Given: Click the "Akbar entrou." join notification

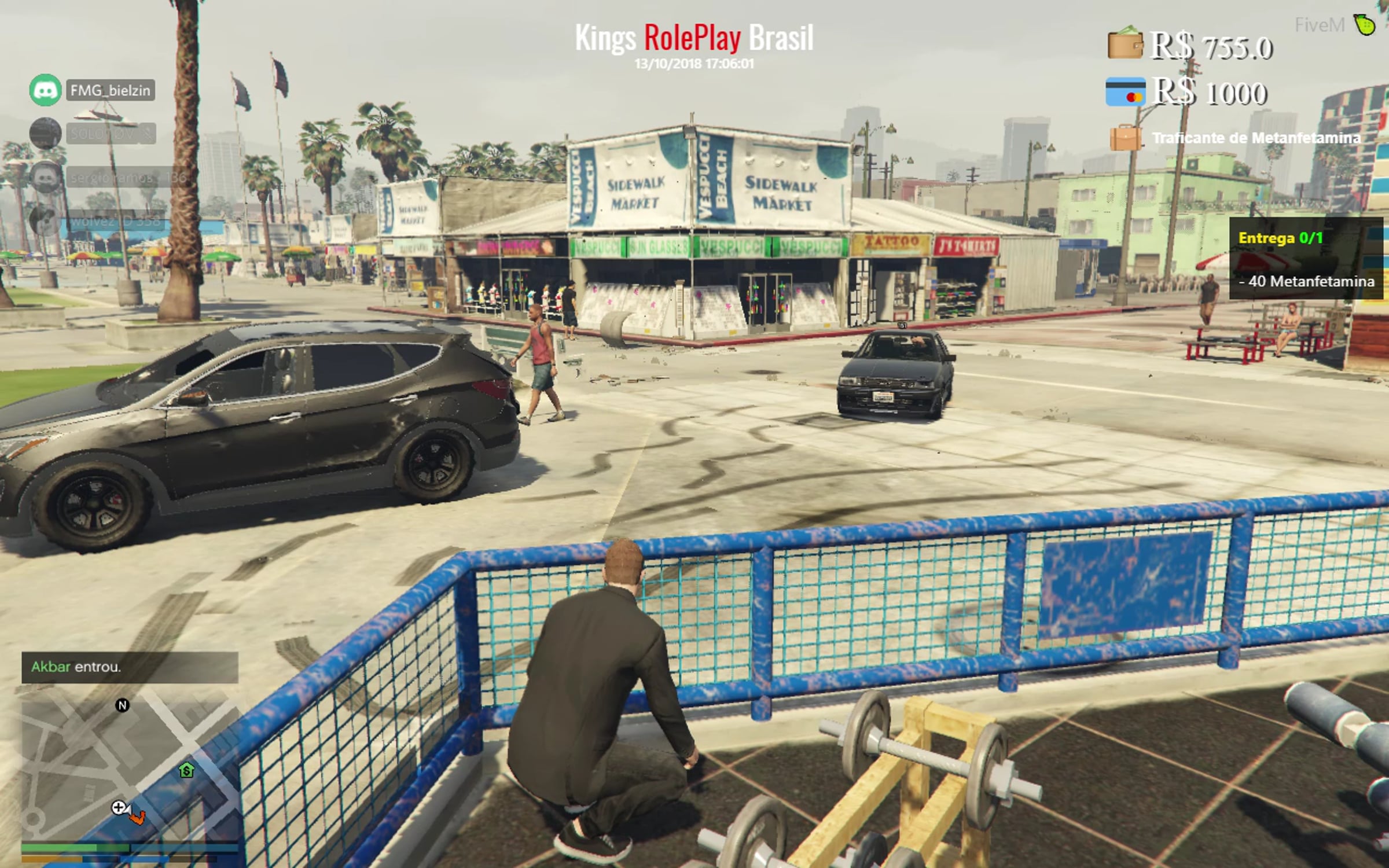Looking at the screenshot, I should [x=130, y=667].
